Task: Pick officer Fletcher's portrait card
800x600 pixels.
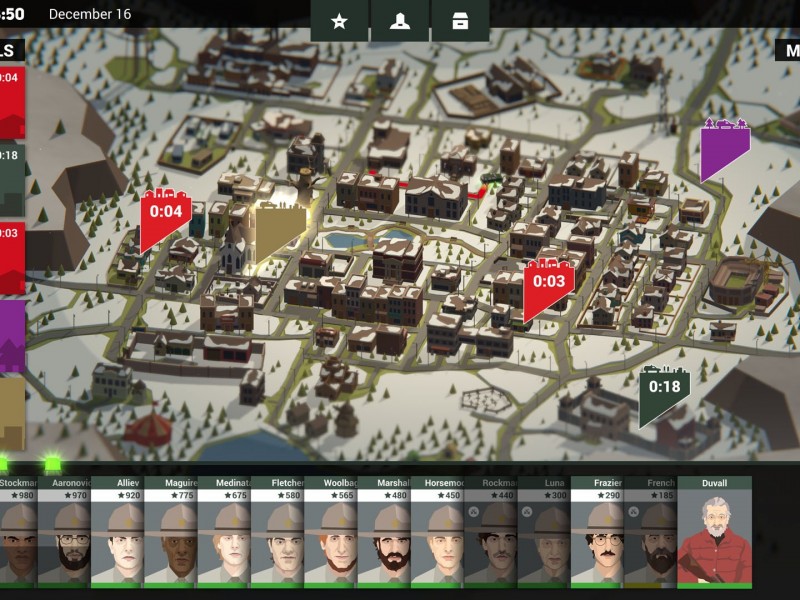Action: (x=277, y=530)
